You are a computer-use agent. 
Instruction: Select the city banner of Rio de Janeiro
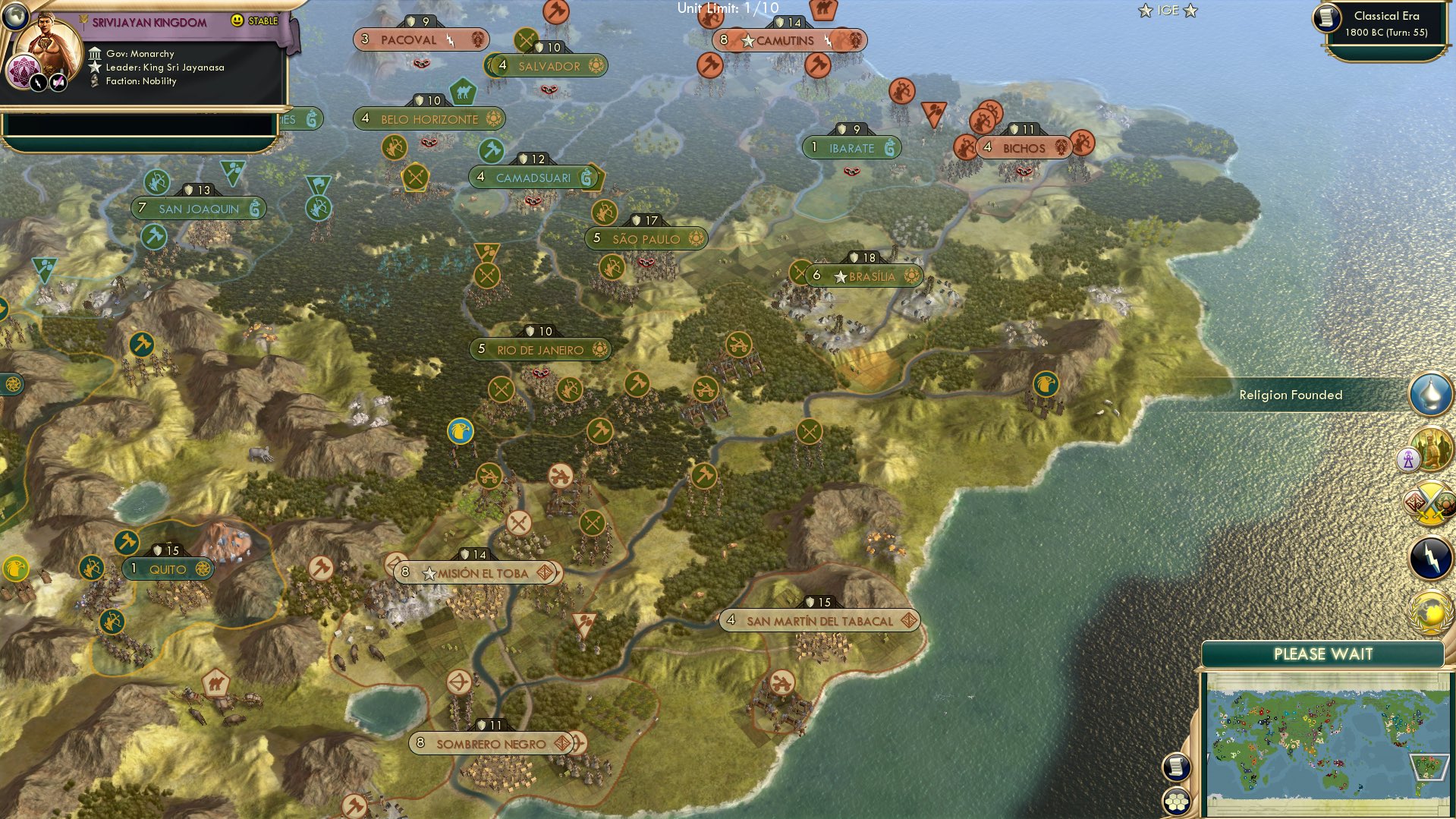point(540,350)
